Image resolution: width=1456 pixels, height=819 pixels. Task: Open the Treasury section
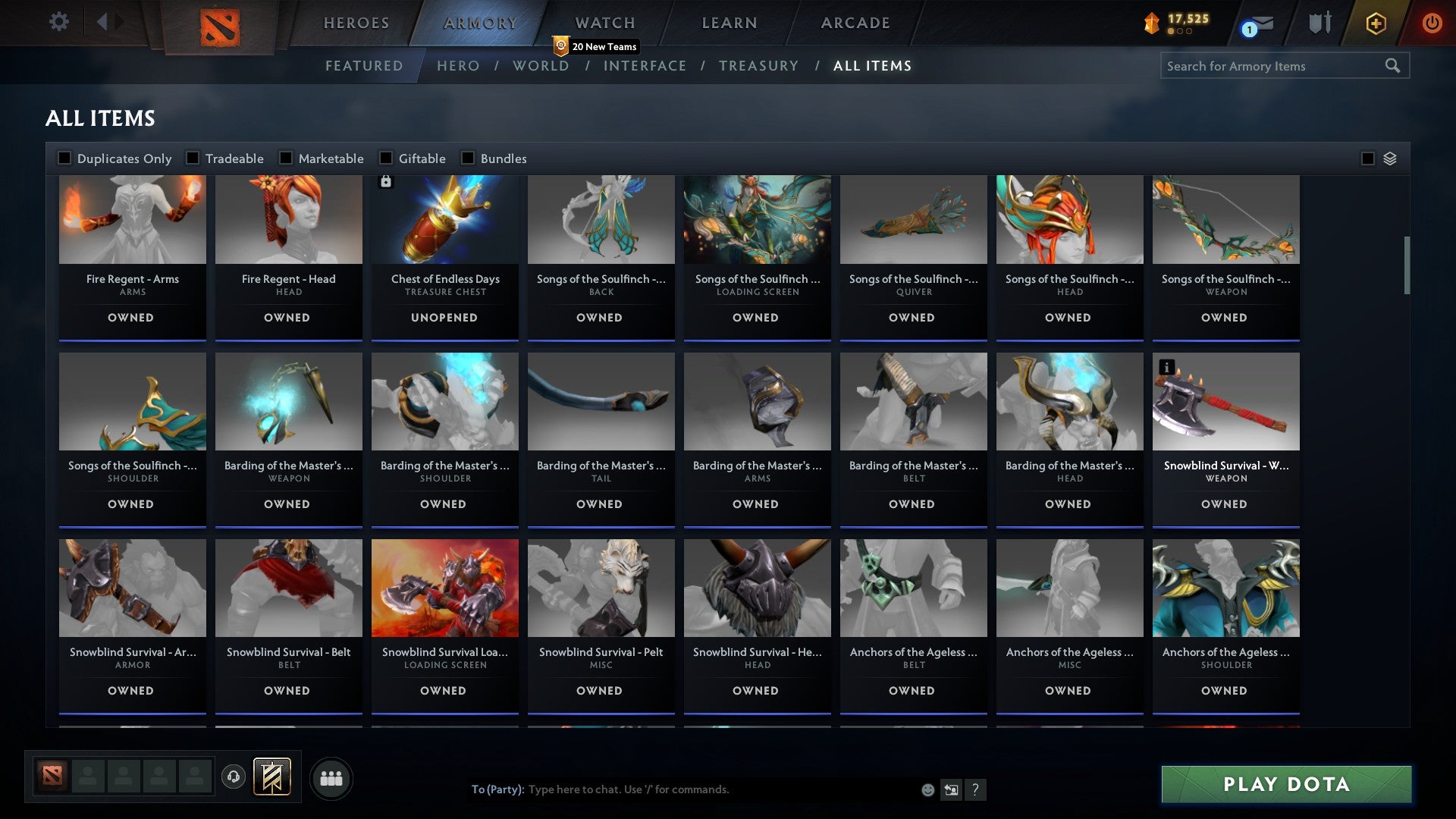point(758,65)
